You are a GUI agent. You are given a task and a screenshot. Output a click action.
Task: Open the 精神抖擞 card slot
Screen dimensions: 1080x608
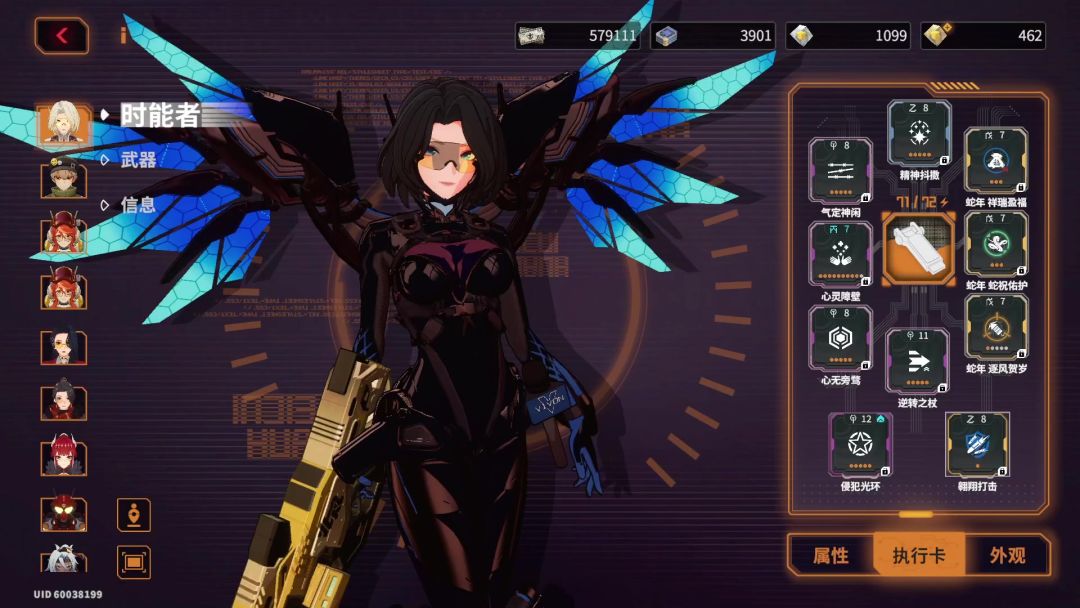(919, 133)
